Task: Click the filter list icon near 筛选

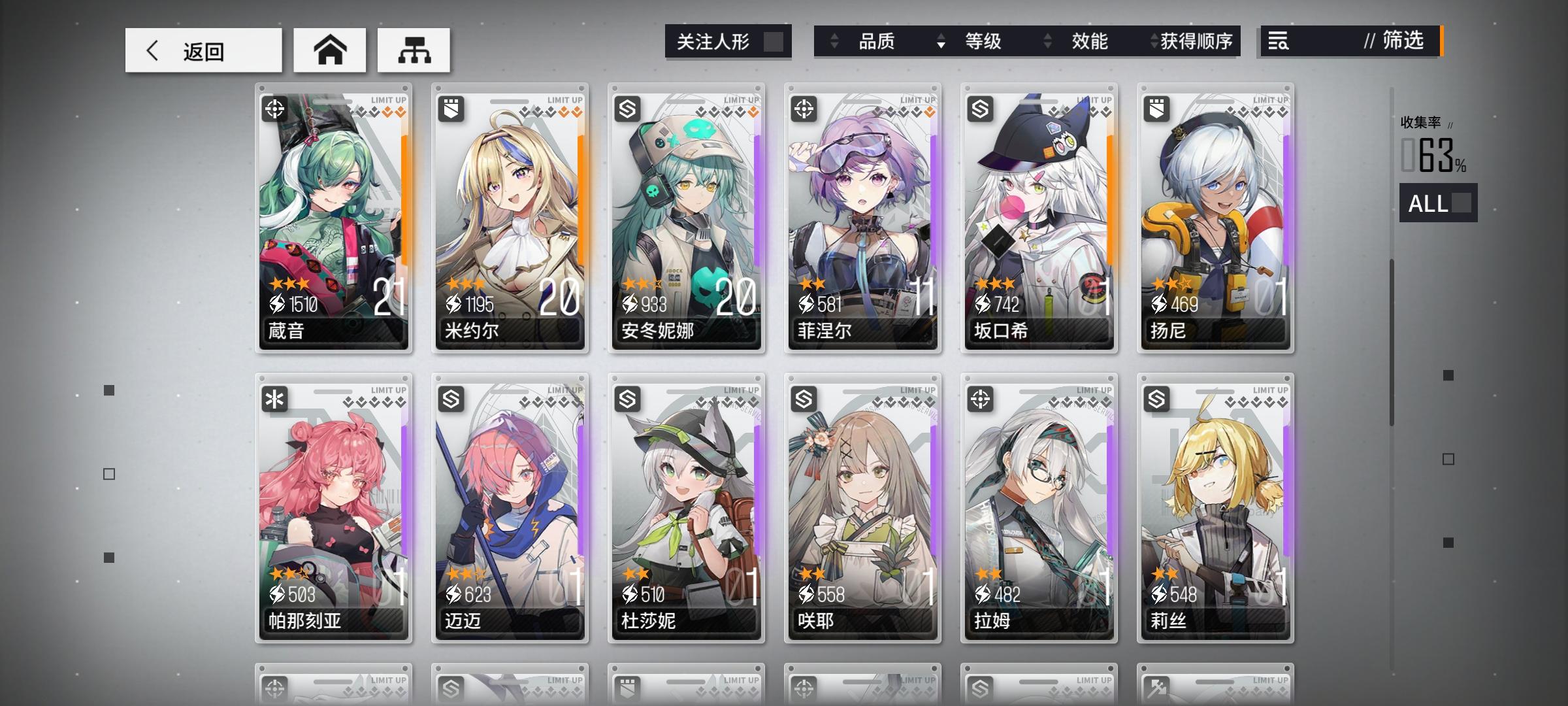Action: tap(1278, 42)
